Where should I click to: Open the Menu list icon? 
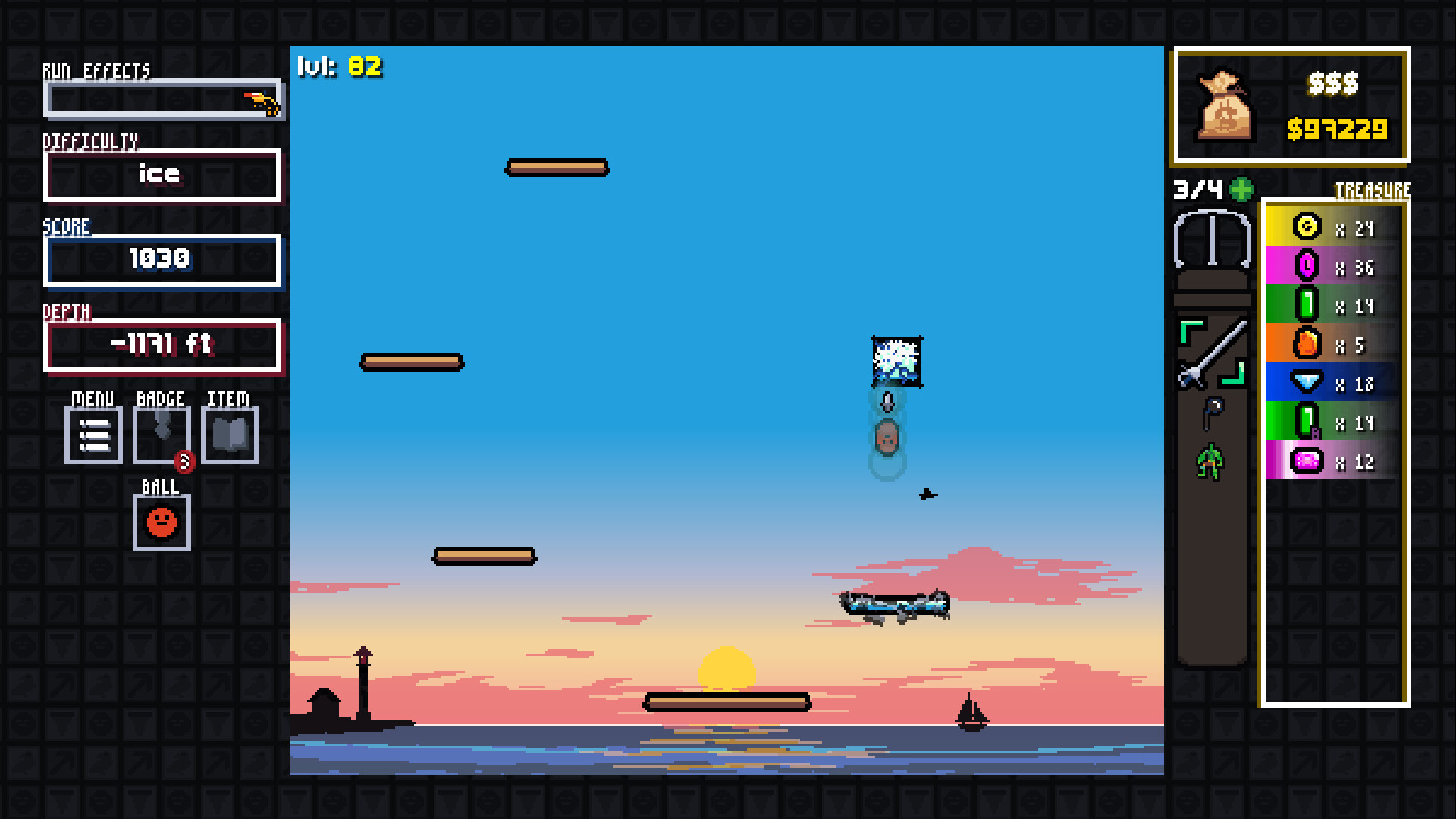click(x=93, y=435)
